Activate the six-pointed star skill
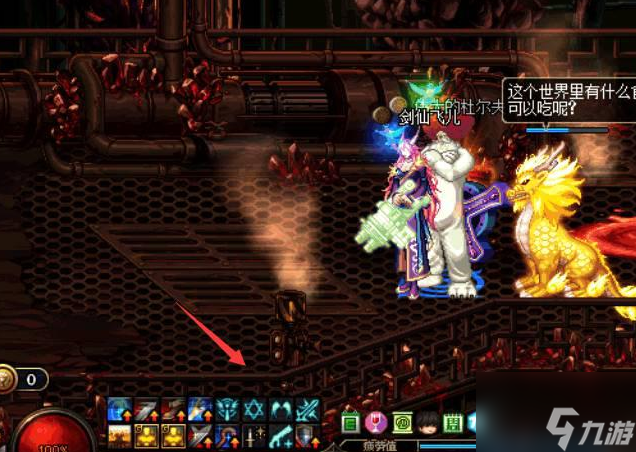Screen dimensions: 636x452 click(254, 409)
